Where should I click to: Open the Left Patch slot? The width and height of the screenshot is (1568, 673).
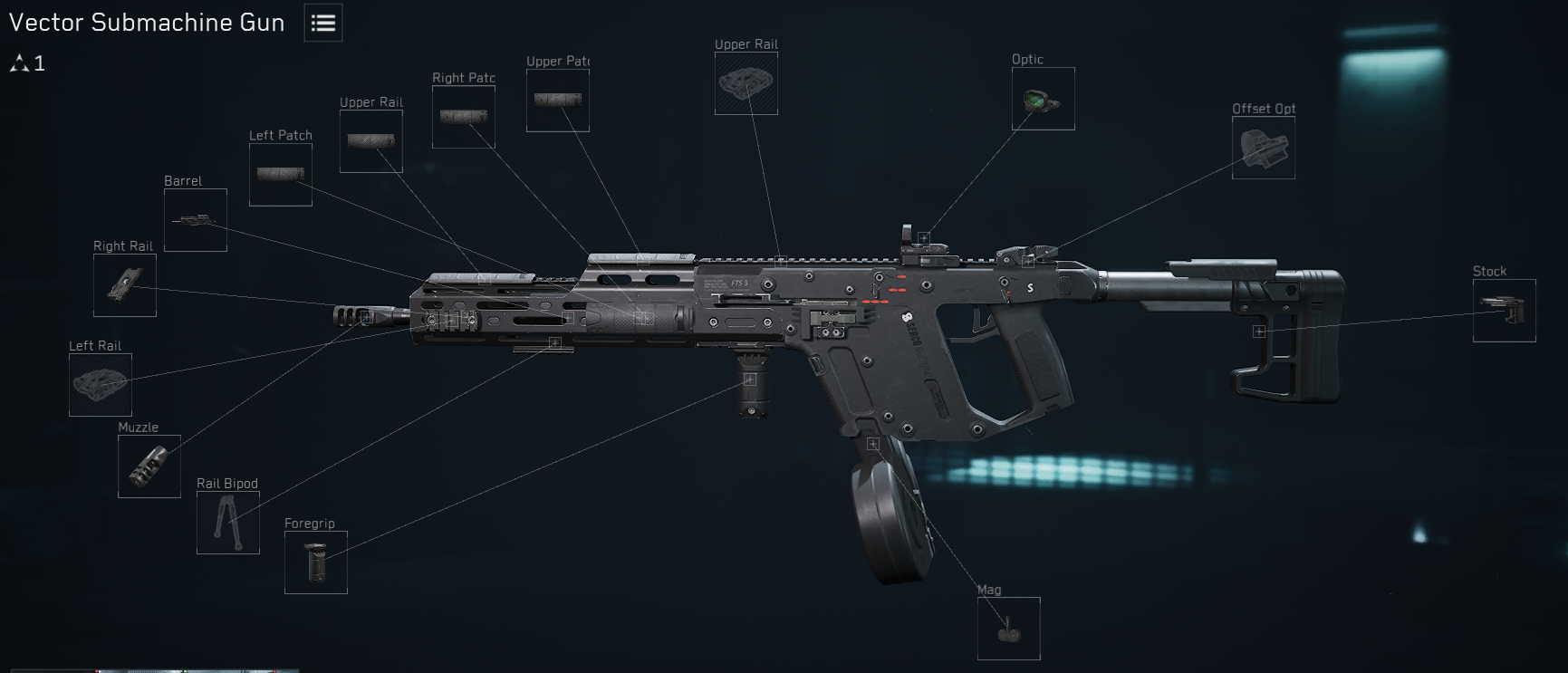point(280,173)
